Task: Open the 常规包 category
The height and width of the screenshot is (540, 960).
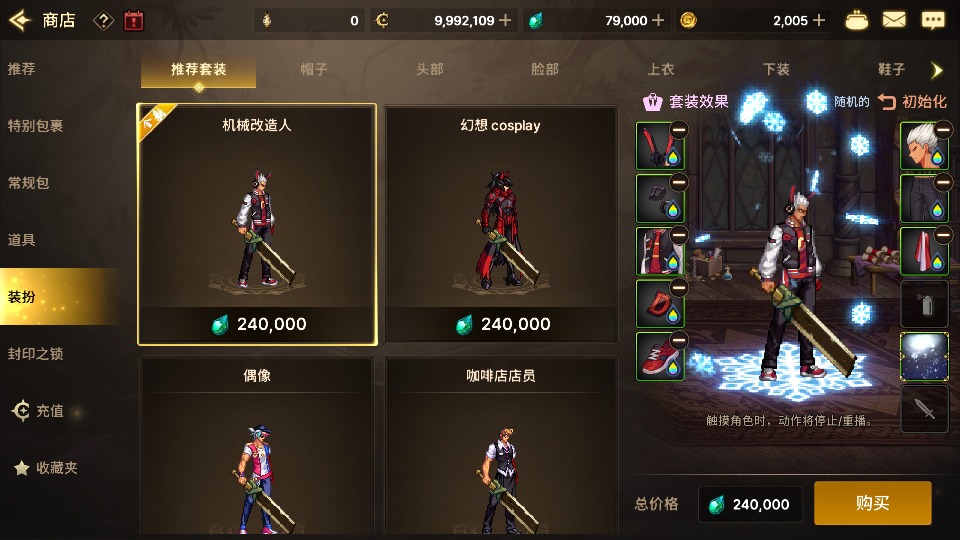Action: [29, 183]
